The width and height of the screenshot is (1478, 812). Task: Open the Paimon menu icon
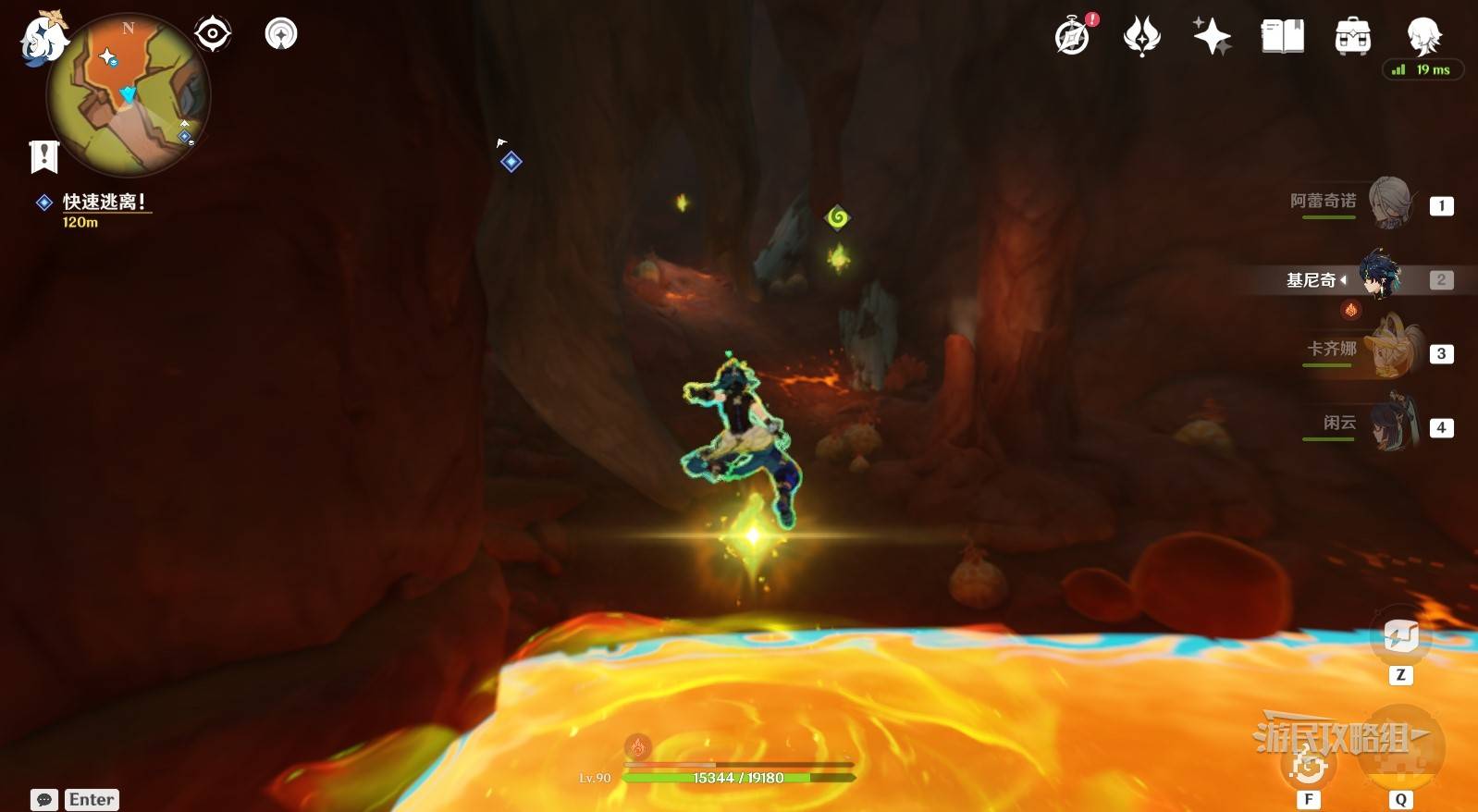pos(42,39)
